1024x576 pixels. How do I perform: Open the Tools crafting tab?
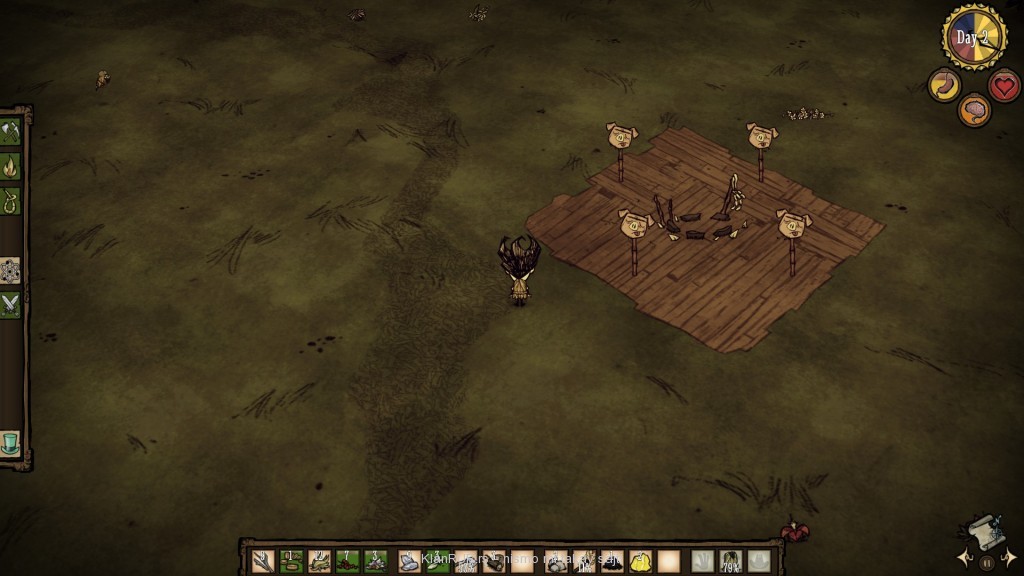11,132
